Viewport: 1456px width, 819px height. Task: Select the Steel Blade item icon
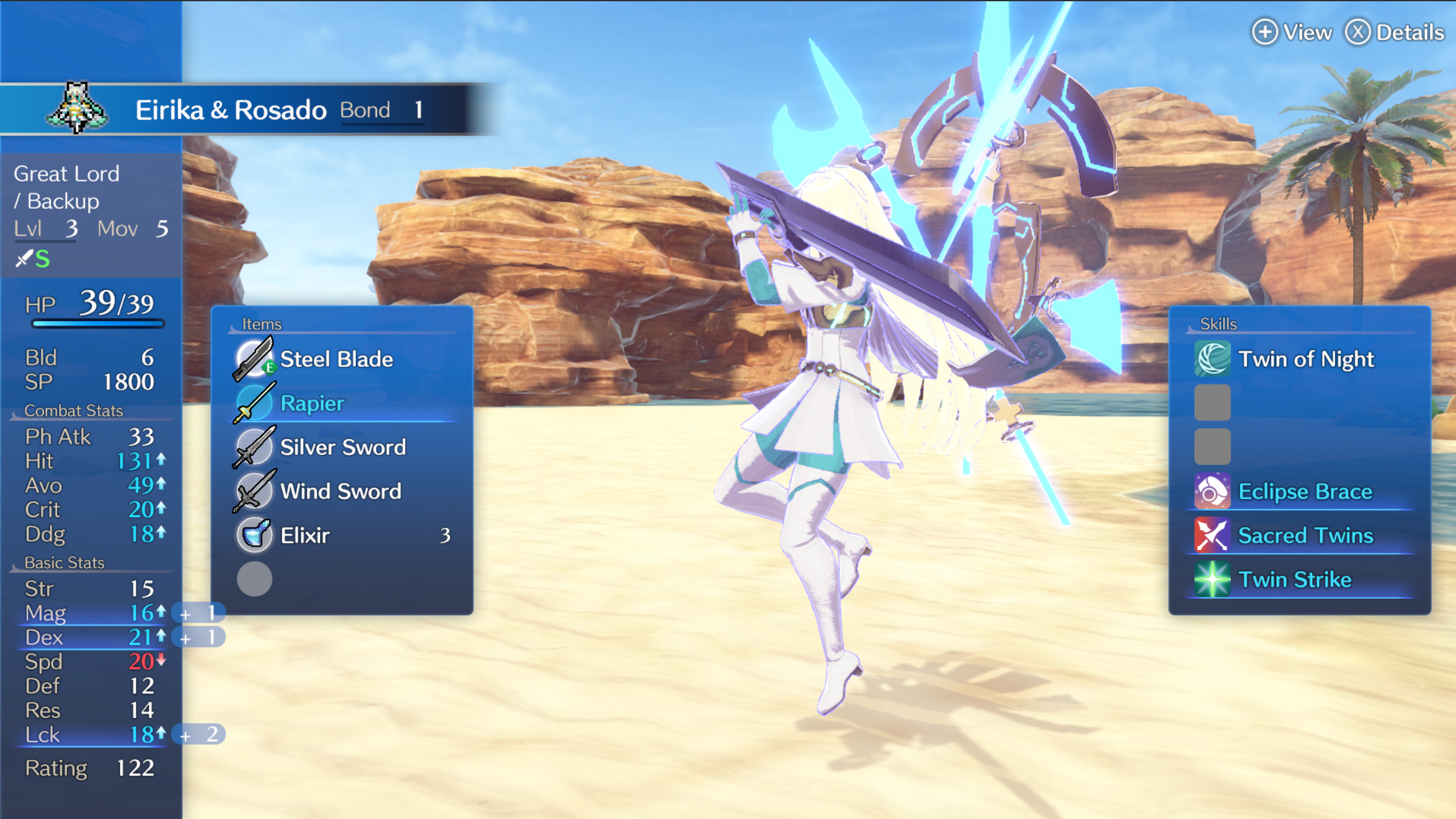click(254, 358)
